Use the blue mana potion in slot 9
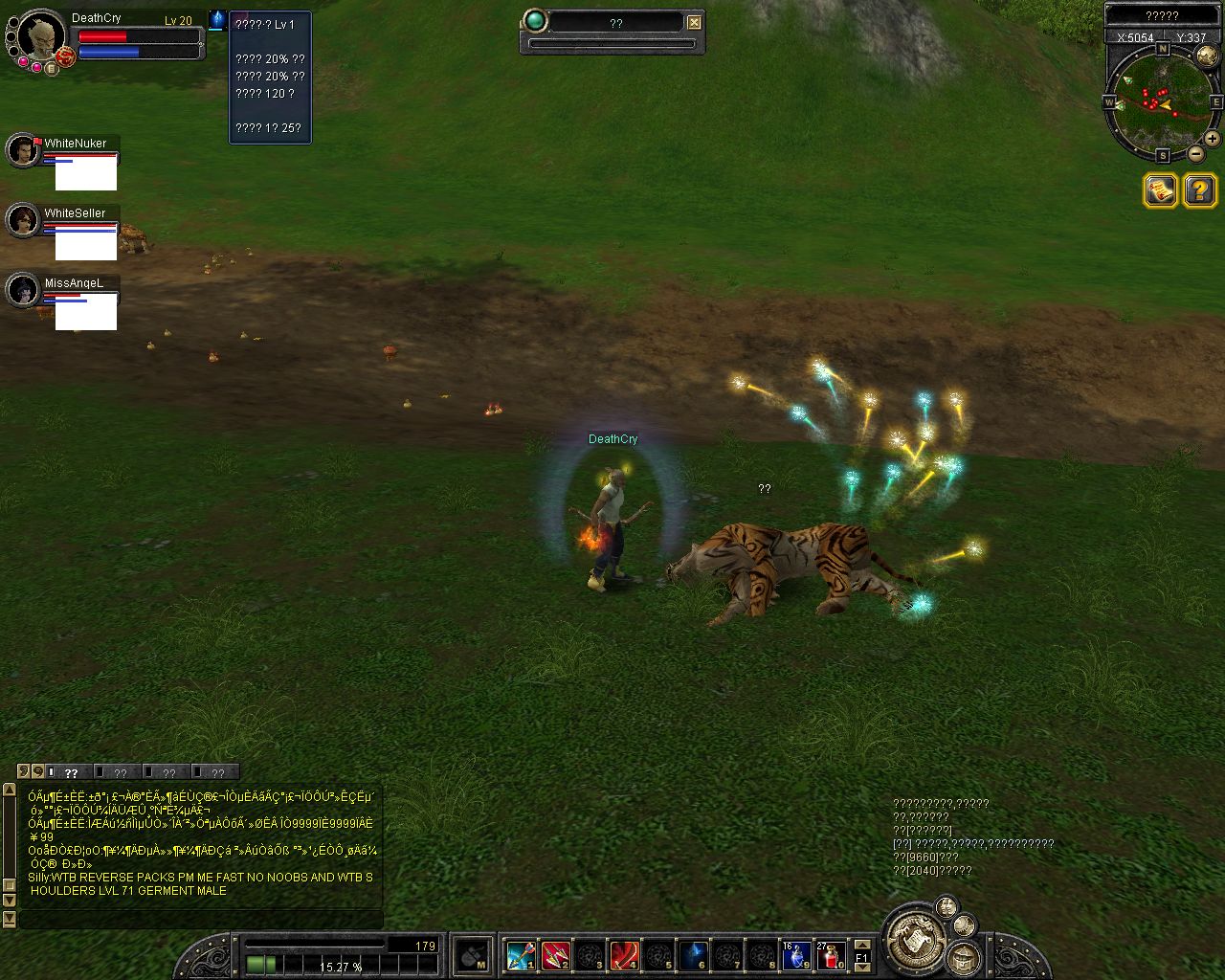Image resolution: width=1225 pixels, height=980 pixels. (x=796, y=955)
